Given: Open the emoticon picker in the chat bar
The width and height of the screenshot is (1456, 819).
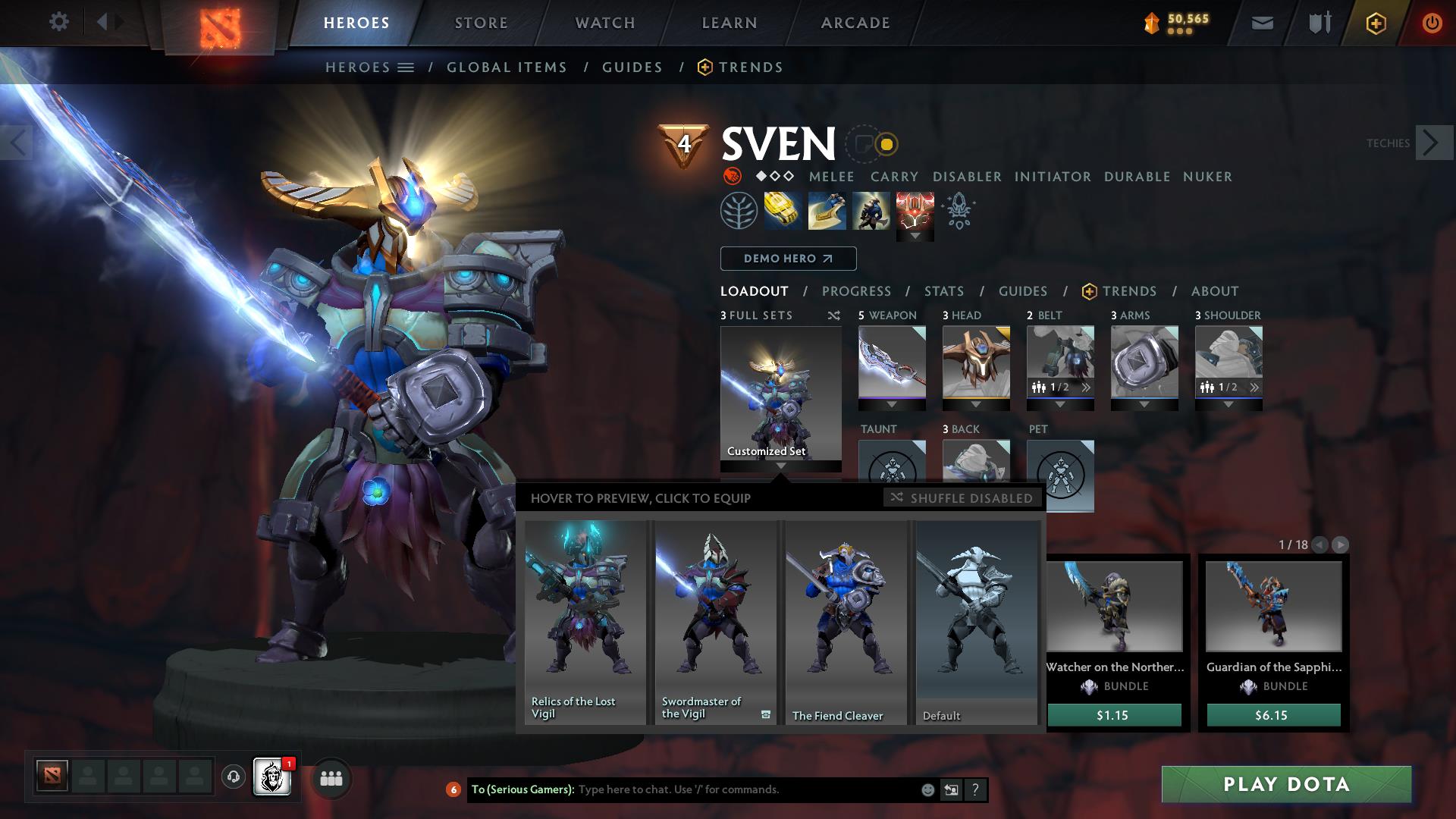Looking at the screenshot, I should tap(927, 789).
